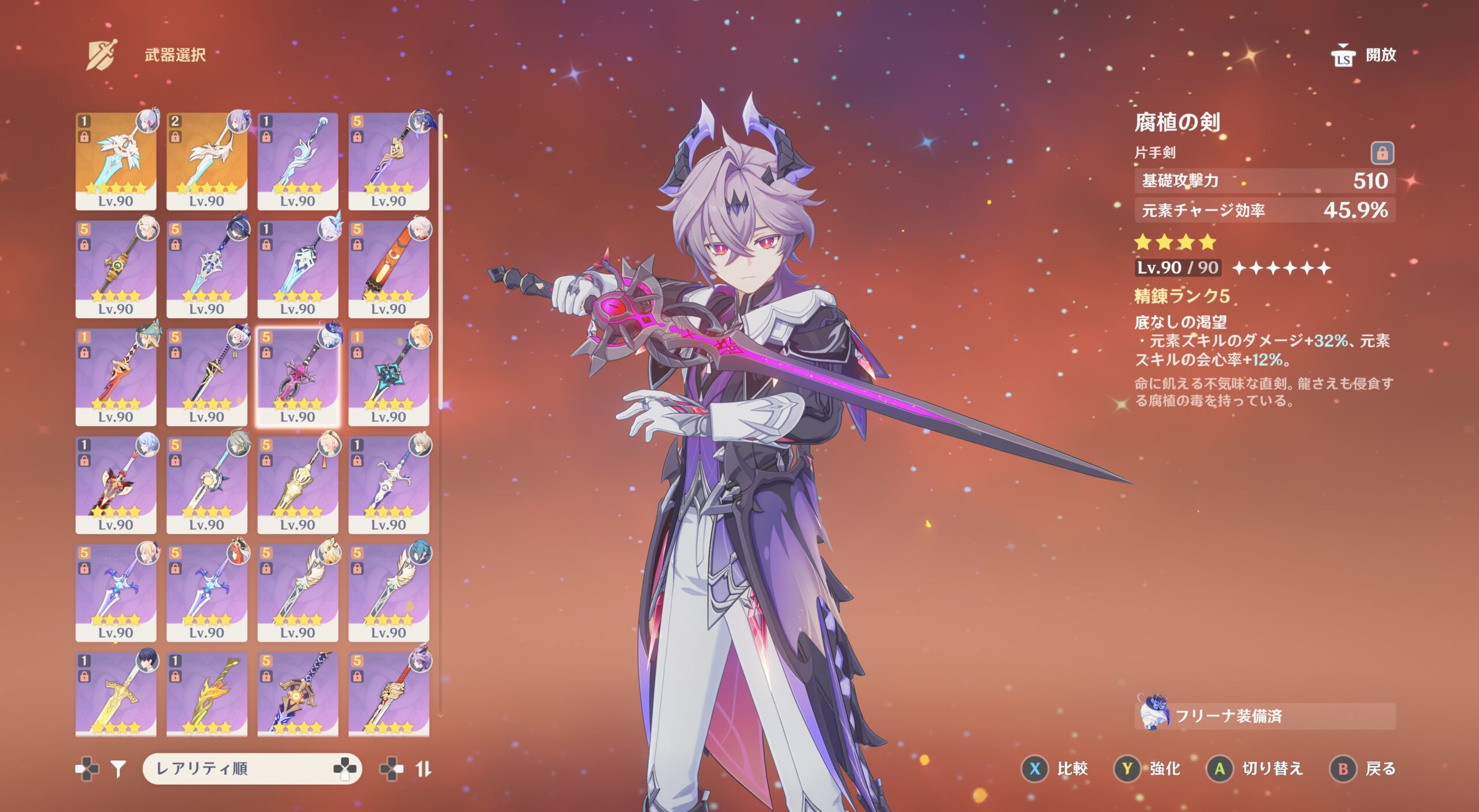Pick the red and black winged sword
1479x812 pixels.
tap(116, 484)
